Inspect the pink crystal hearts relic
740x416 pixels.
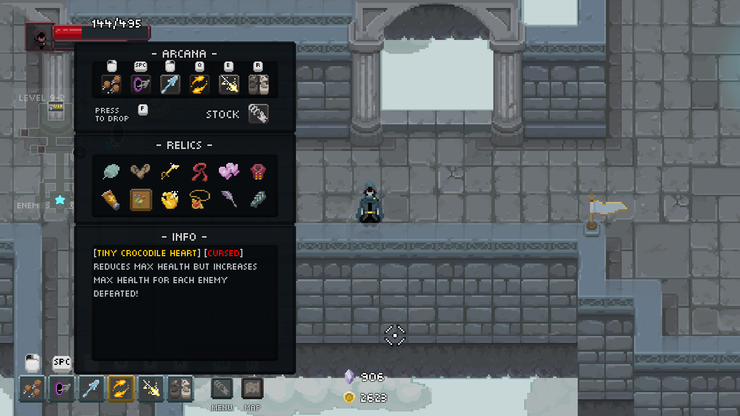coord(229,172)
